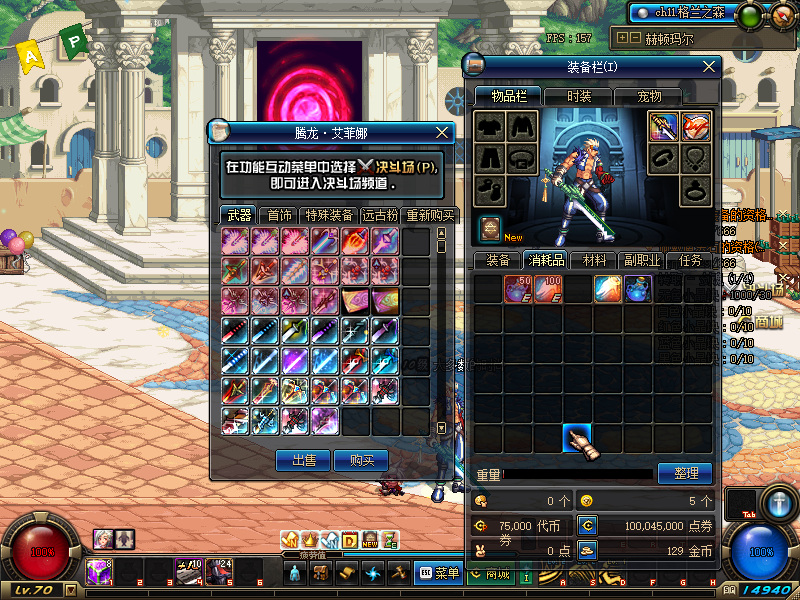800x600 pixels.
Task: Switch to the 首饰 shop tab
Action: click(x=279, y=215)
